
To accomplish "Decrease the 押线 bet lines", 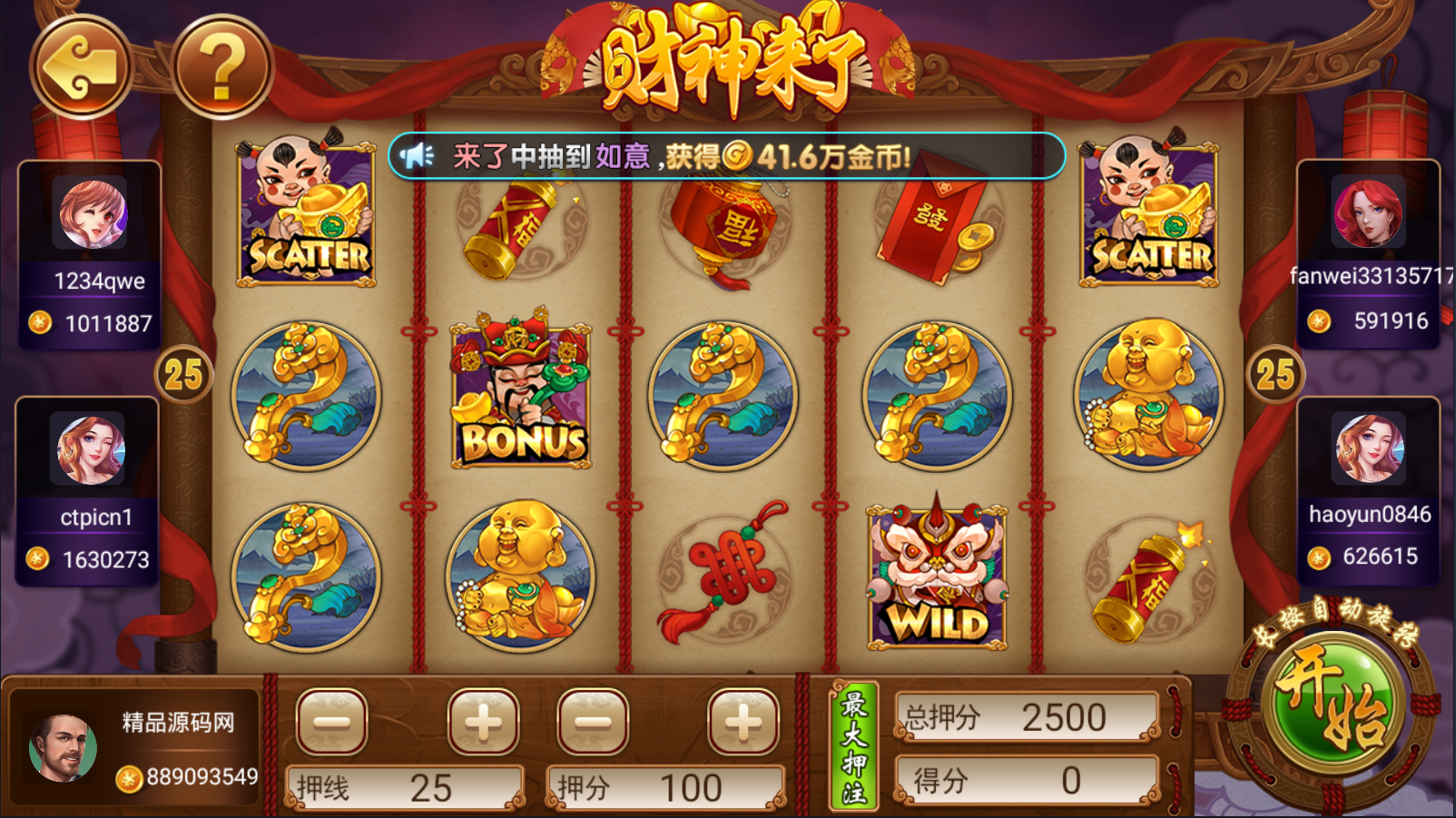I will 331,722.
